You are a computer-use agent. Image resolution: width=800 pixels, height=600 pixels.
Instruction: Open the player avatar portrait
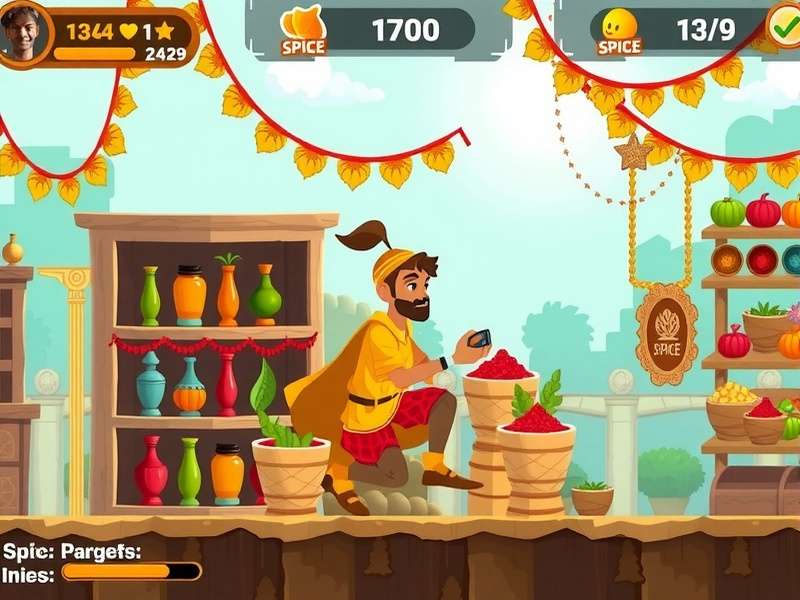pos(24,32)
